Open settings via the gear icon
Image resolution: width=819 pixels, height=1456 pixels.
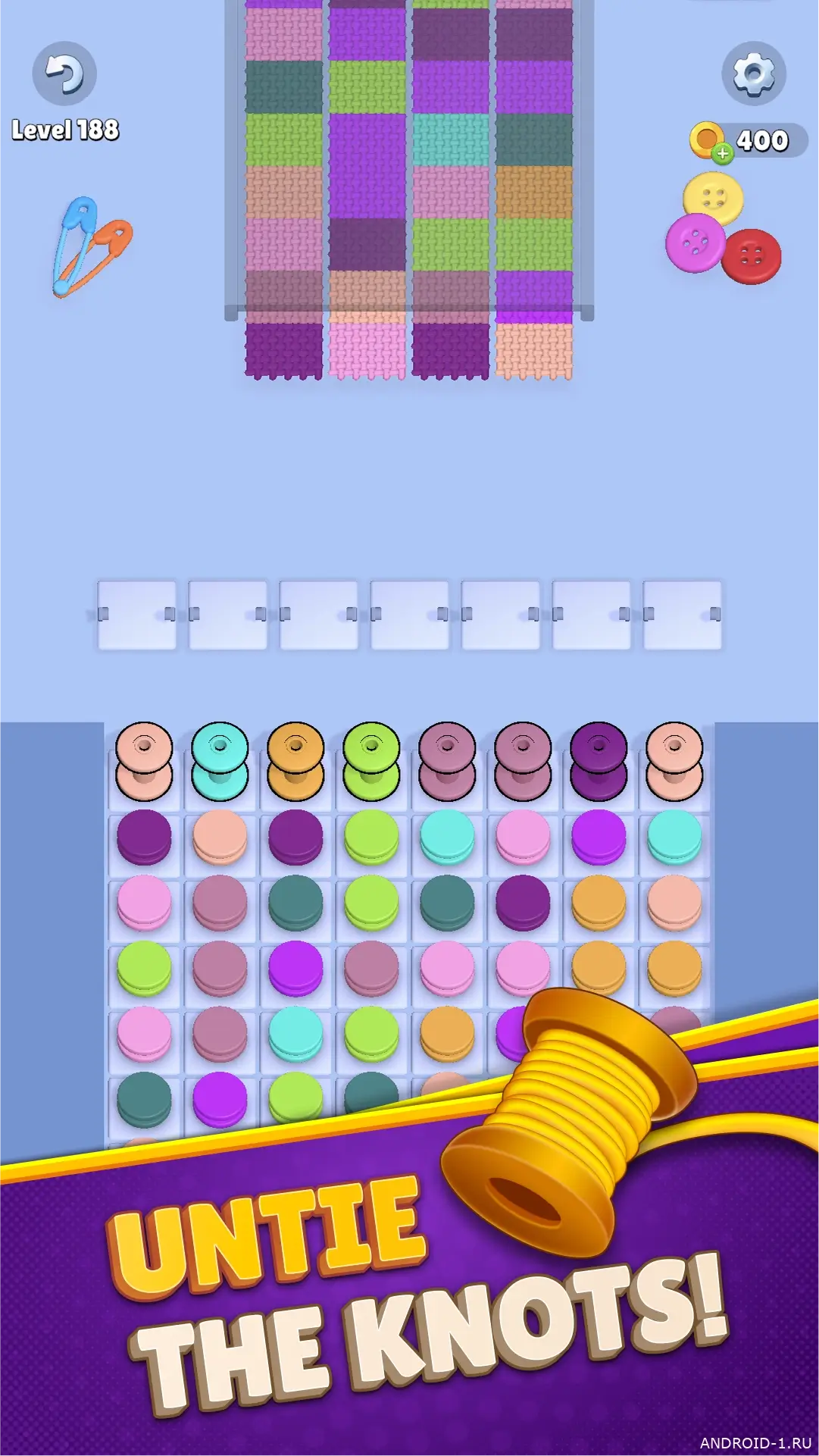[x=753, y=74]
